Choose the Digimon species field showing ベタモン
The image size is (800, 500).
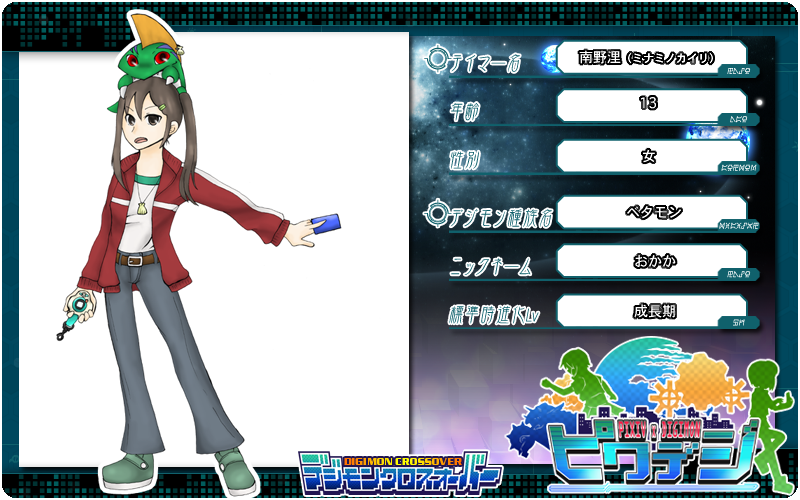[x=650, y=211]
